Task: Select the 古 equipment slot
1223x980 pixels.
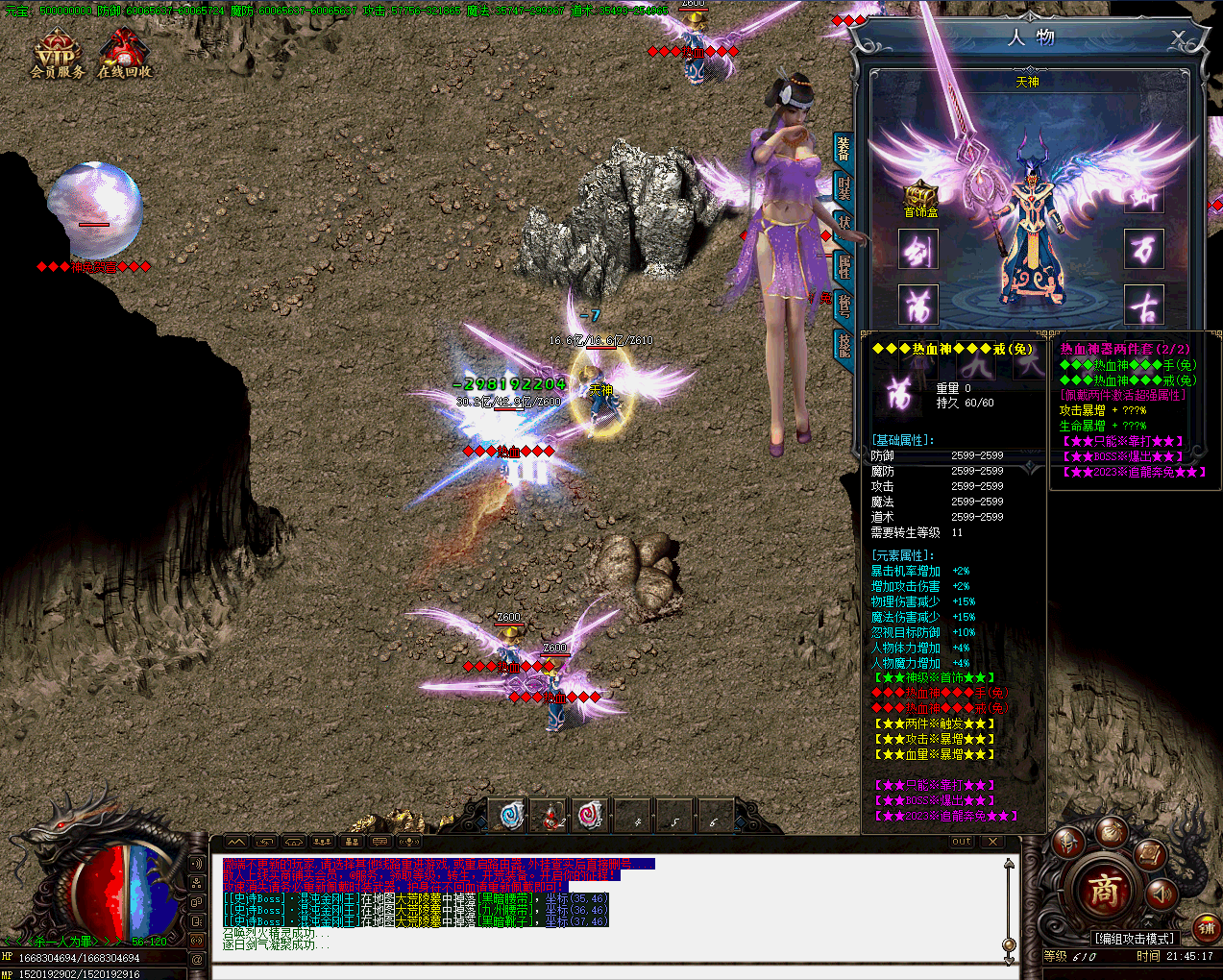Action: point(1143,306)
